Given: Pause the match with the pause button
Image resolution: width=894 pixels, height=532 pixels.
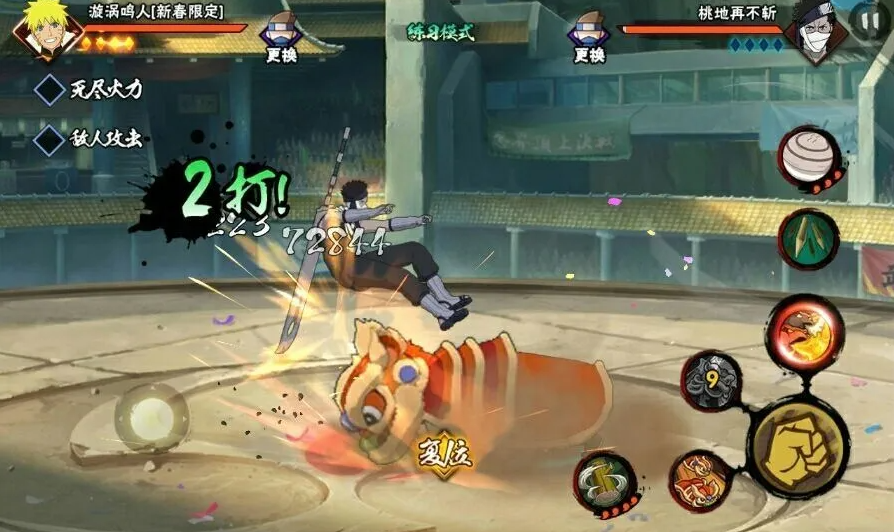Looking at the screenshot, I should [865, 21].
